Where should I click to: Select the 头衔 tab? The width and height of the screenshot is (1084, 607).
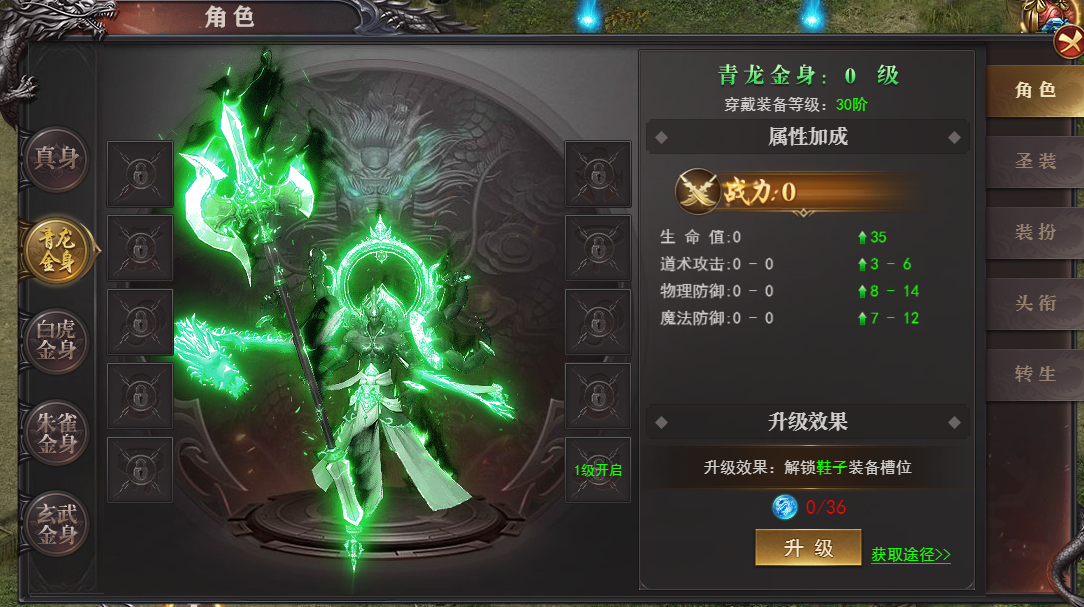pos(1035,303)
